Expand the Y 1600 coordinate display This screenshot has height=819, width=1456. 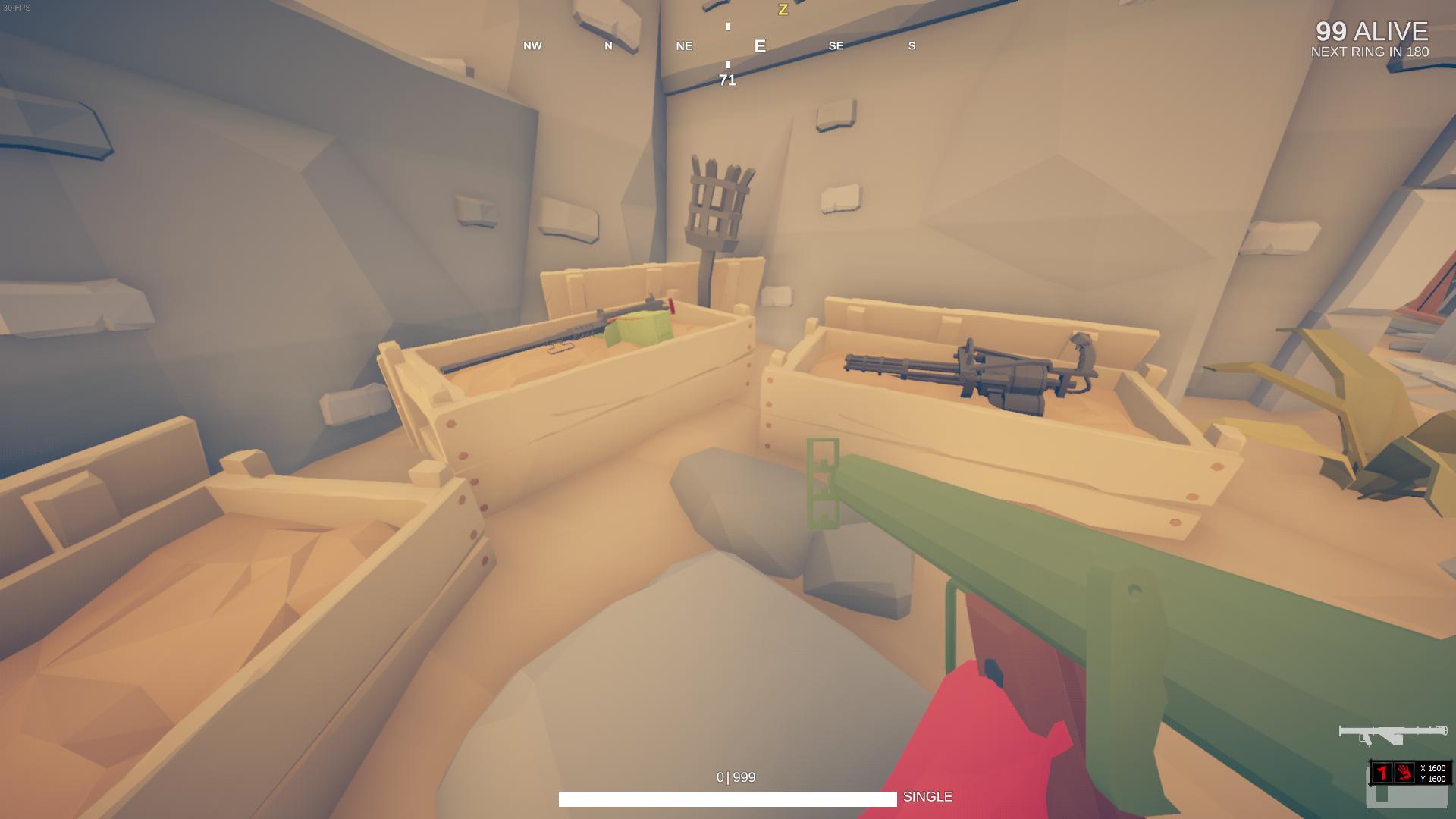(x=1432, y=778)
